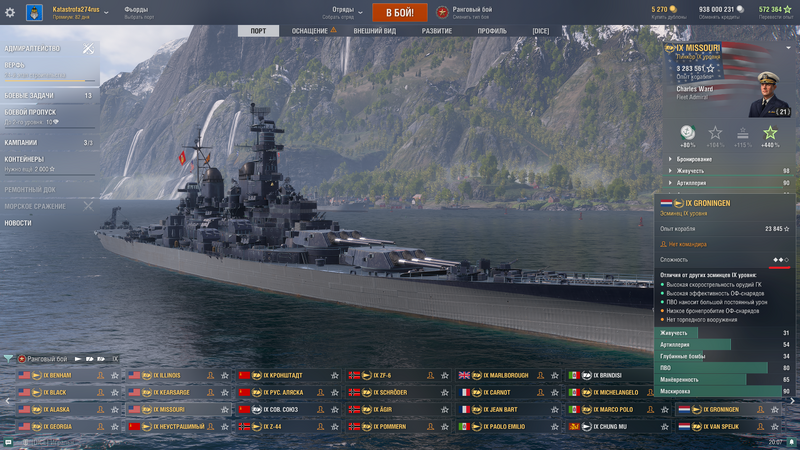This screenshot has height=450, width=800.
Task: Pick the IX Marlborough ship
Action: [510, 376]
